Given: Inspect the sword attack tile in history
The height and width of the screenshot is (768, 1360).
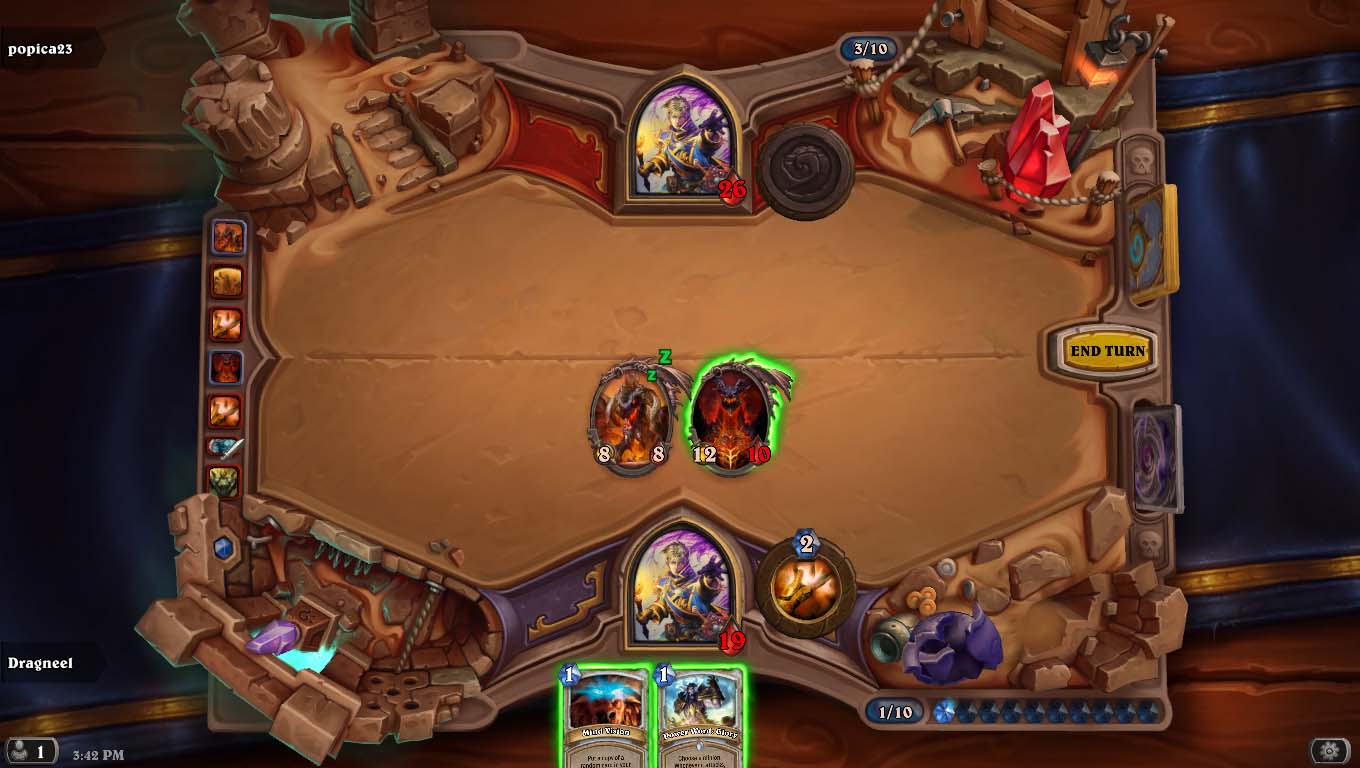Looking at the screenshot, I should pos(227,449).
